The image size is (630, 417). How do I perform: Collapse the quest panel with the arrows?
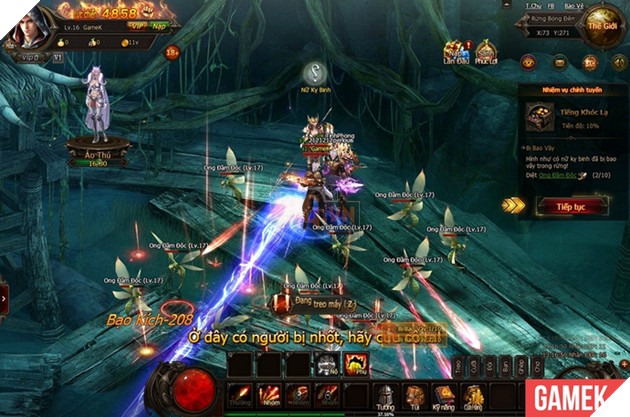[514, 205]
